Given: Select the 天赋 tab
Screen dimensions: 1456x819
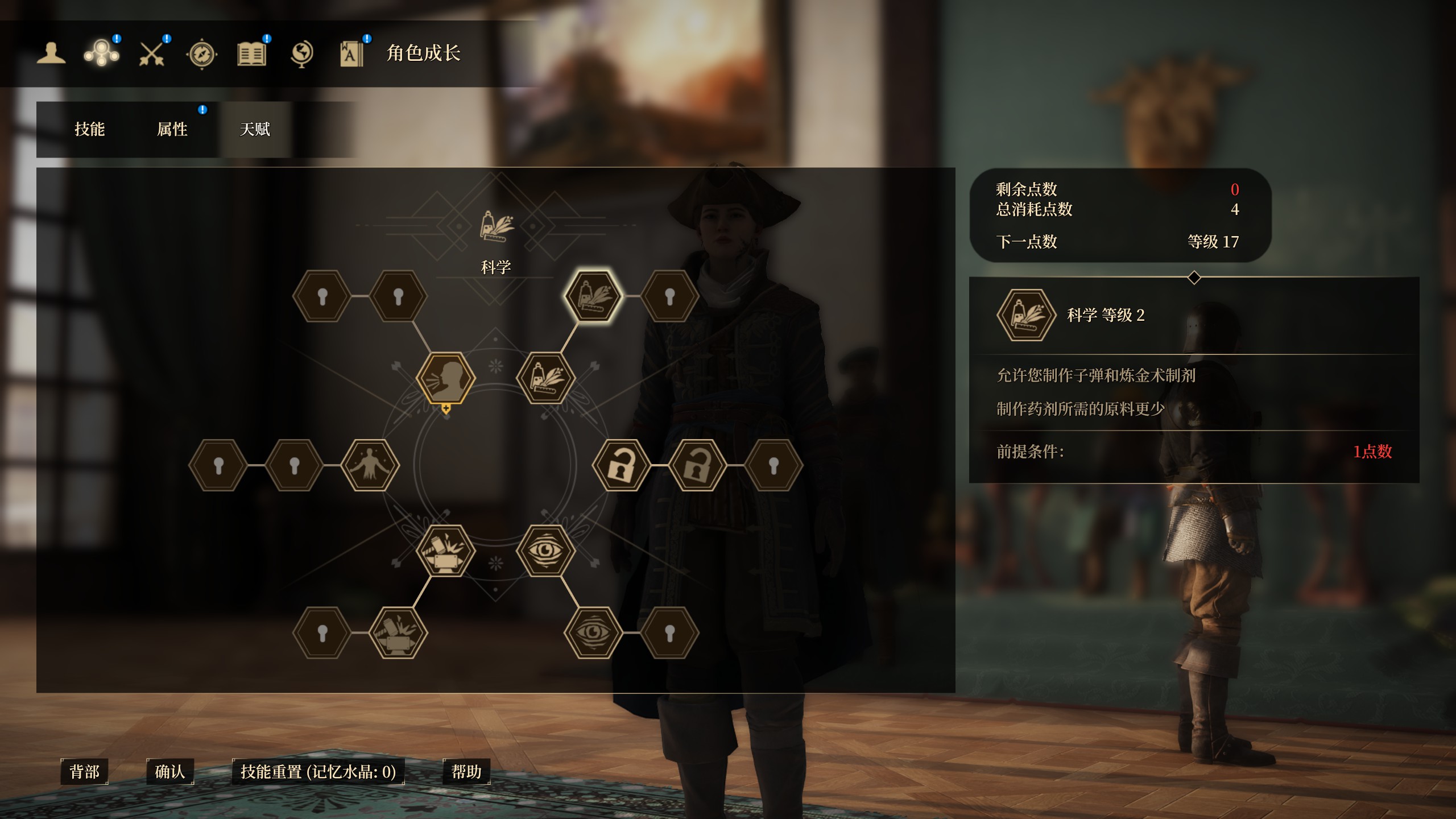Looking at the screenshot, I should [x=255, y=129].
